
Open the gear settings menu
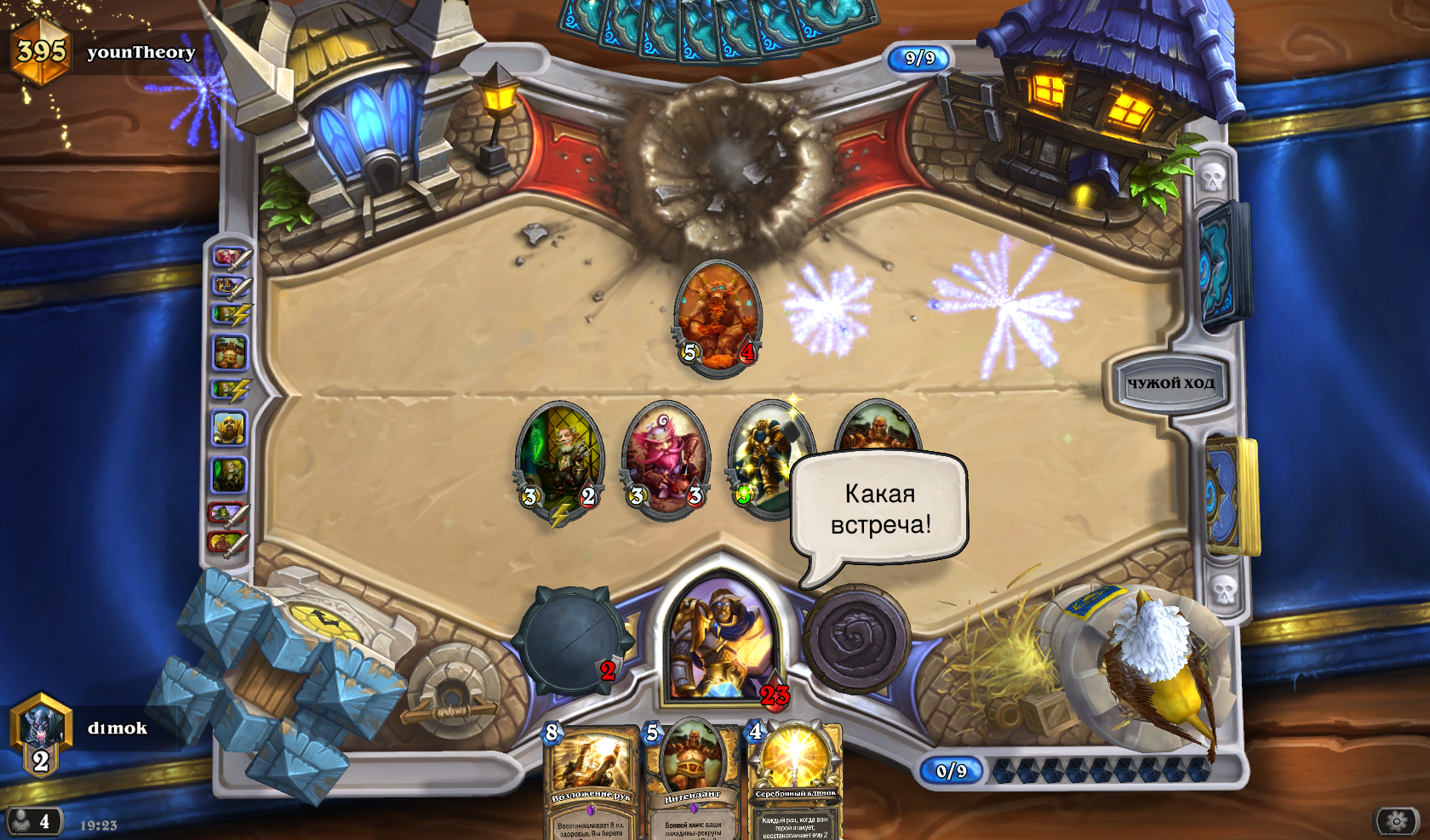click(1396, 820)
